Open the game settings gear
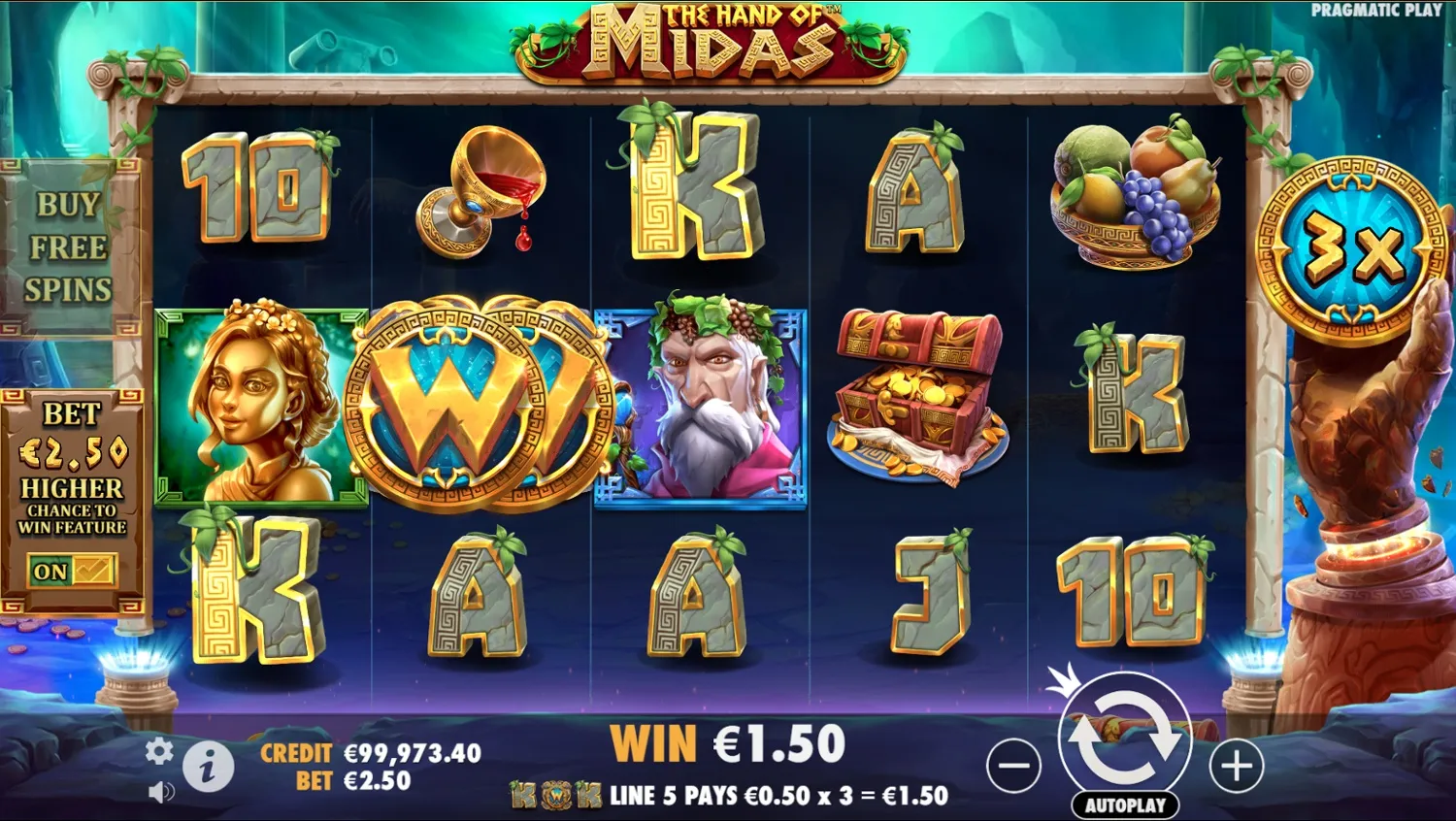 click(x=157, y=752)
